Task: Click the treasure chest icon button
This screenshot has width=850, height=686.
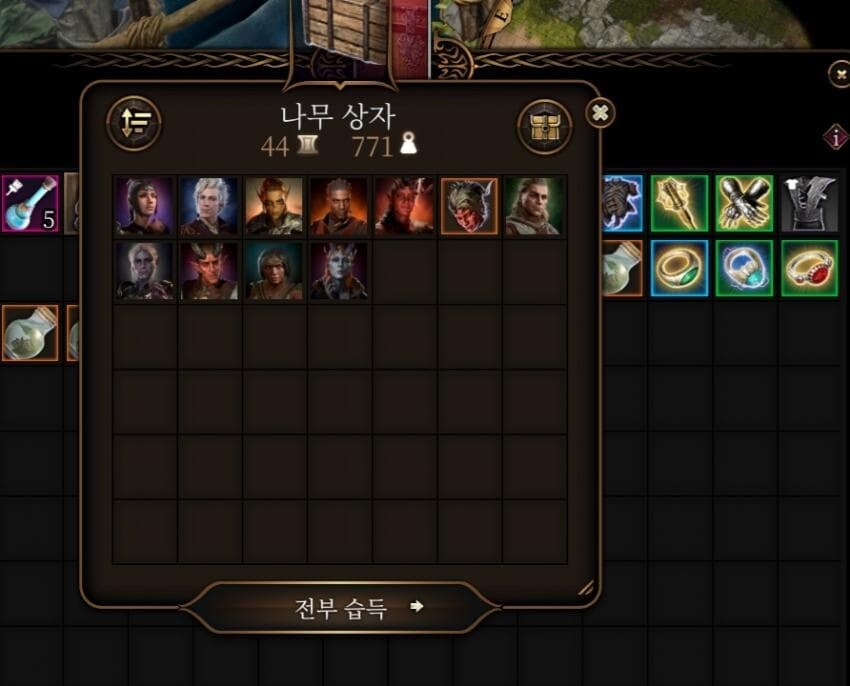Action: [x=544, y=127]
